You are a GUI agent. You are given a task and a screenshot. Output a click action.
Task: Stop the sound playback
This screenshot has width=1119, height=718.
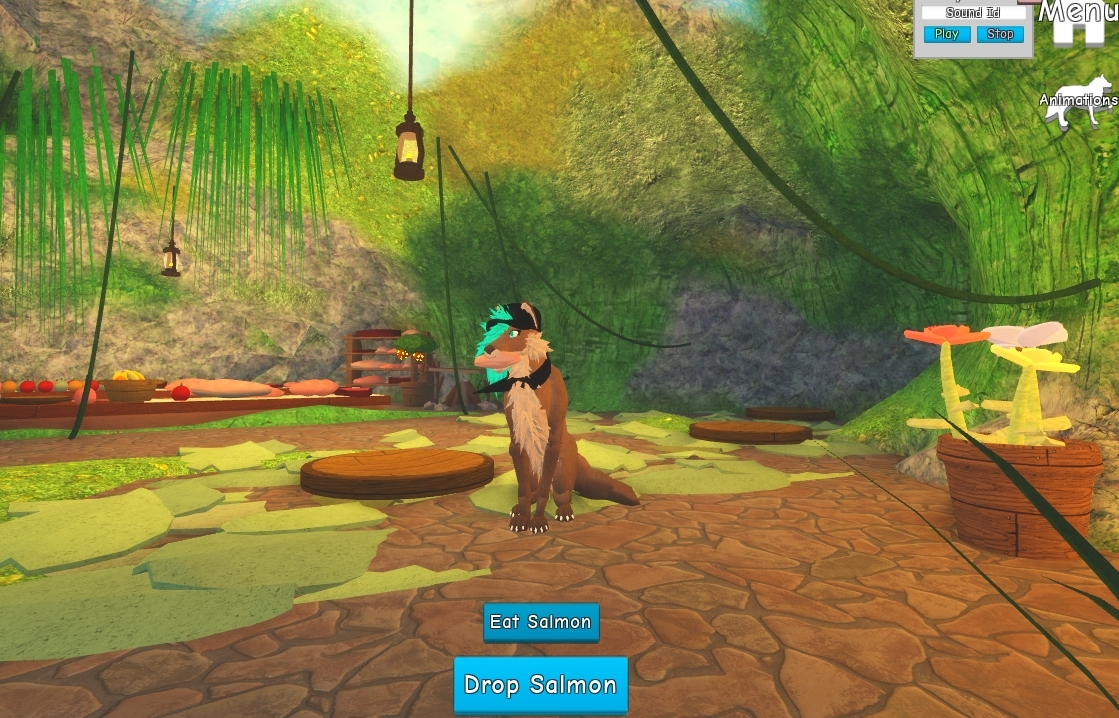click(x=1000, y=34)
